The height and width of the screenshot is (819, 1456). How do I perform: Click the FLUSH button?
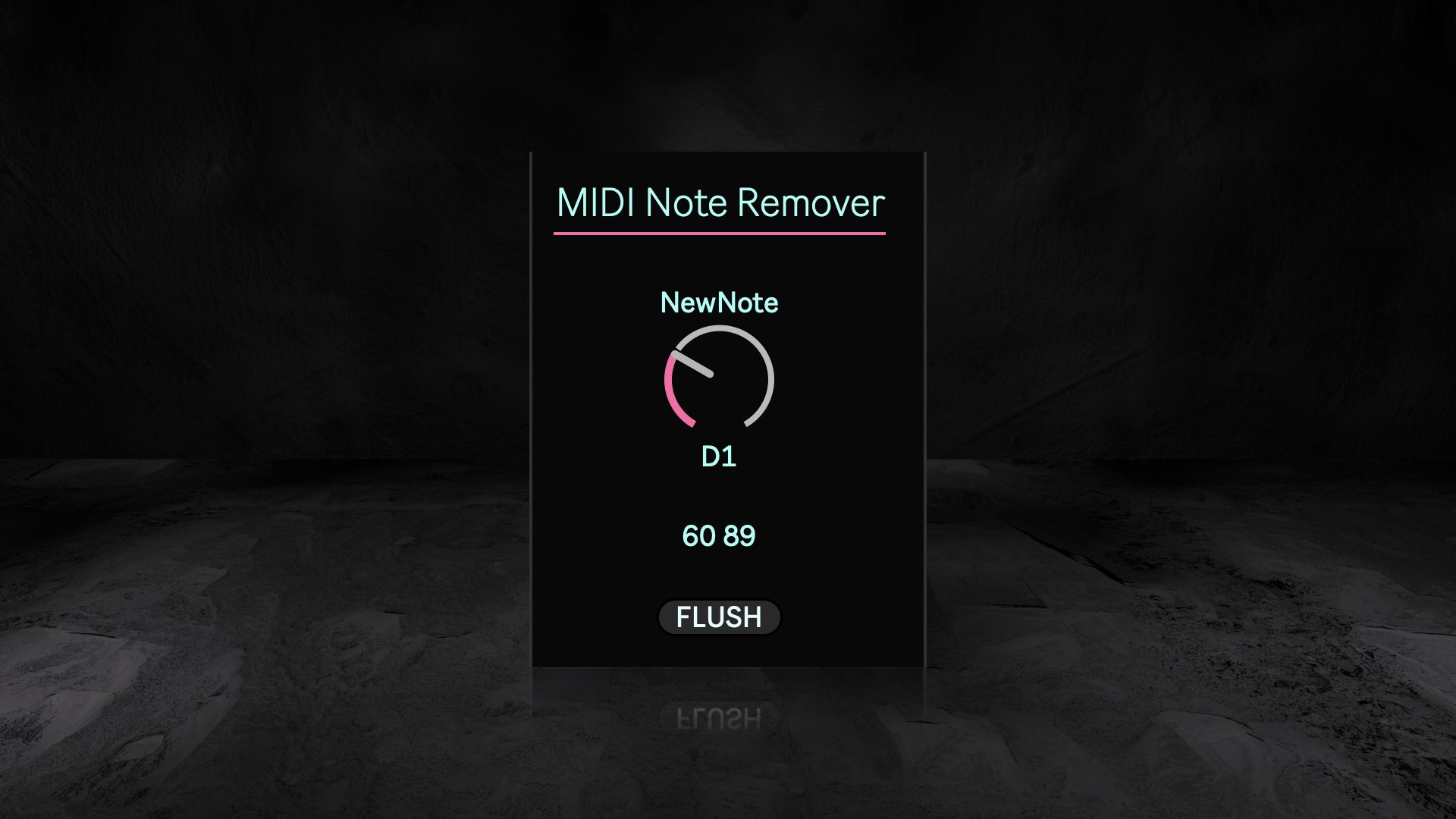click(718, 617)
